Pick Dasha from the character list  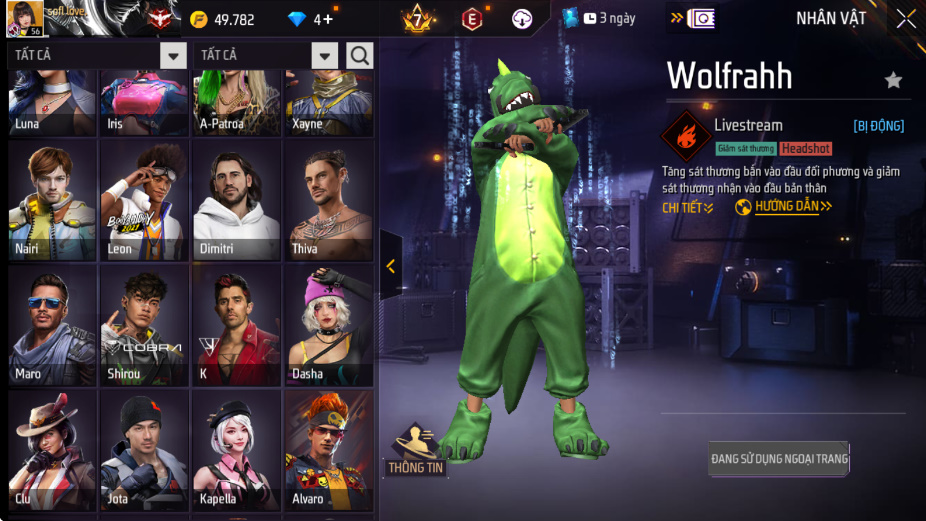(329, 326)
